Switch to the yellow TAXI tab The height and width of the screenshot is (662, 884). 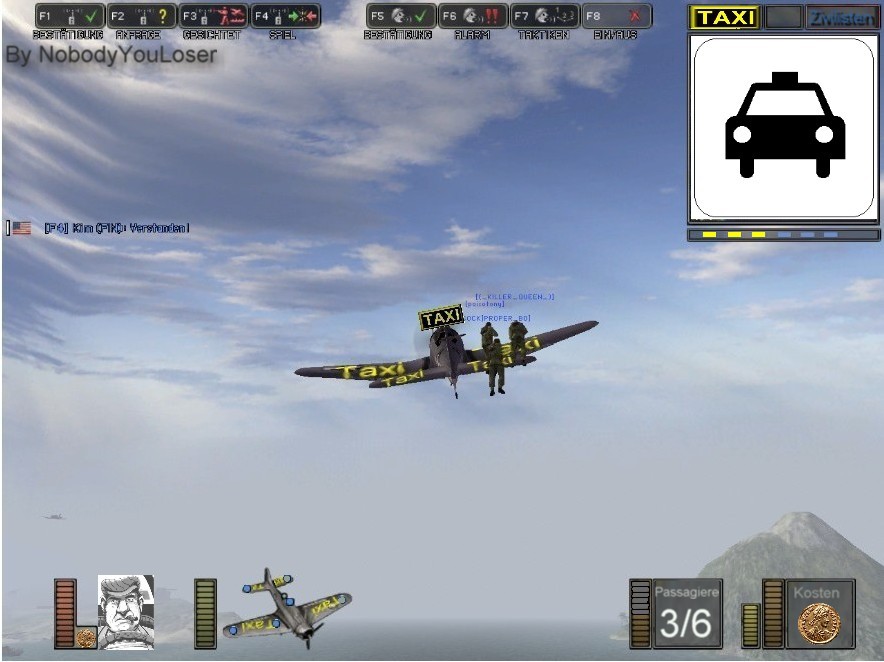pyautogui.click(x=725, y=17)
